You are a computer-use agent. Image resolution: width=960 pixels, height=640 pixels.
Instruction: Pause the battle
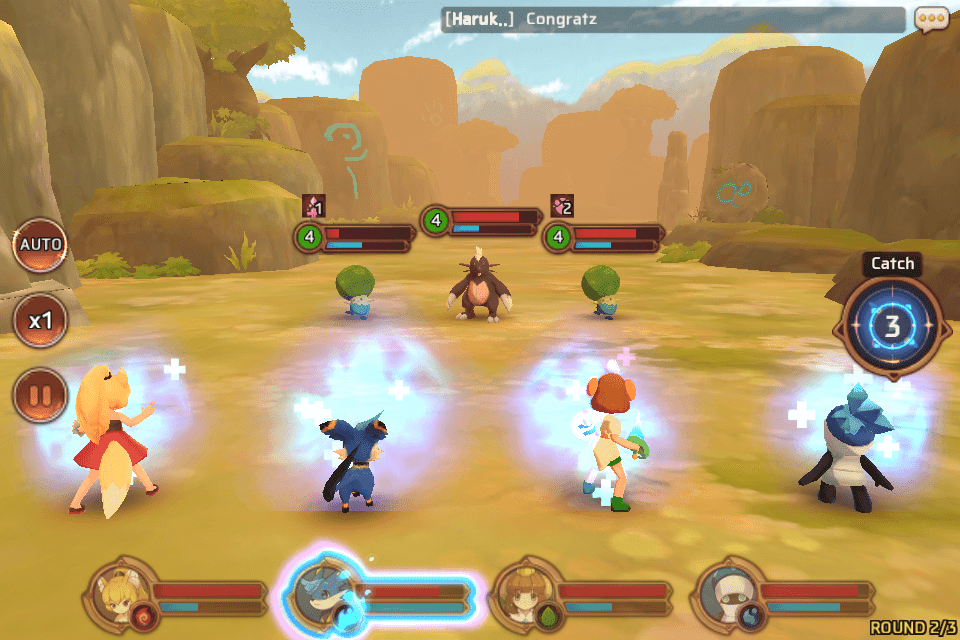(x=40, y=395)
